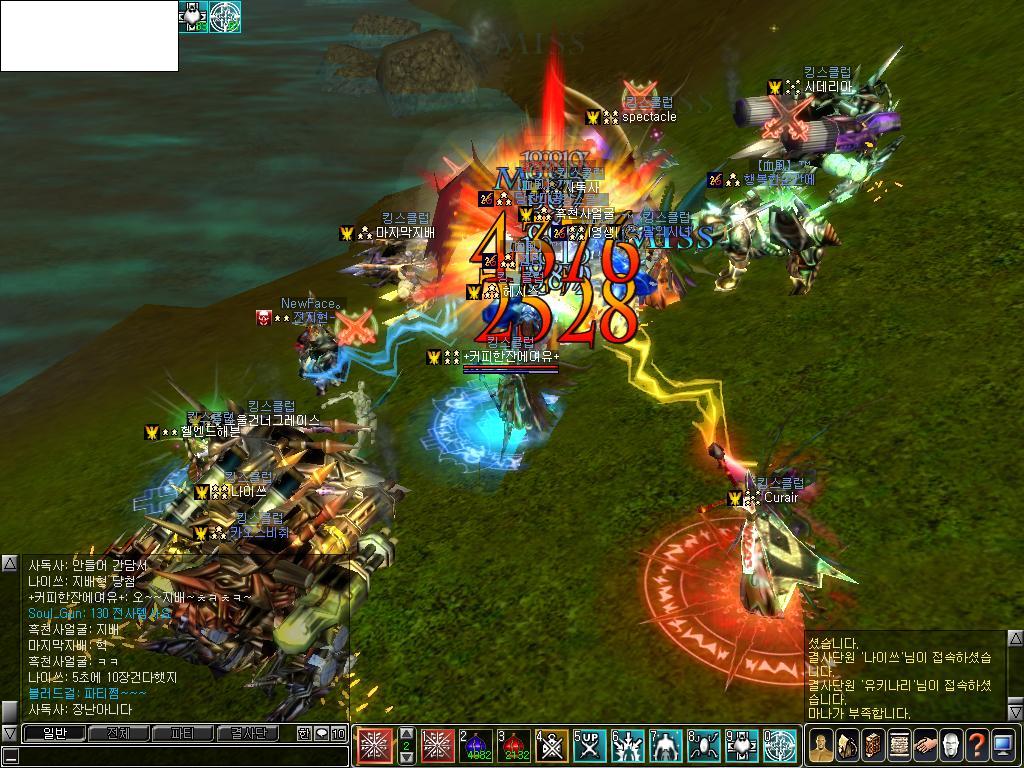Open the monitor system options icon
The width and height of the screenshot is (1024, 768).
(1002, 745)
